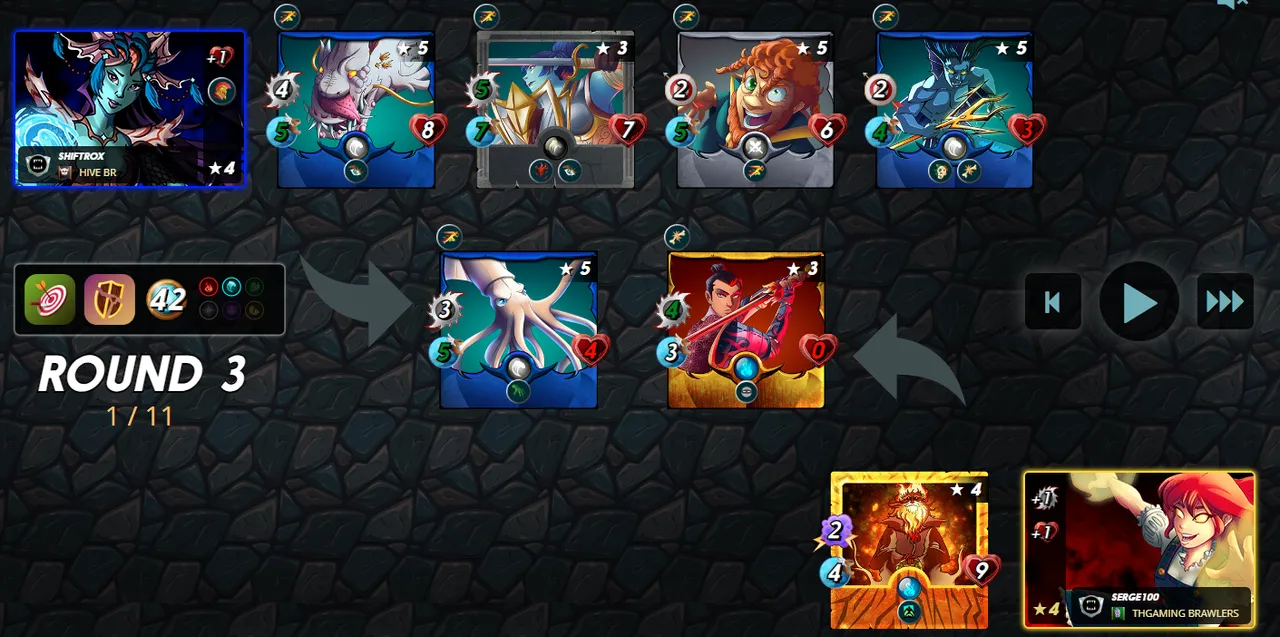
Task: Inspect the golden armored knight card
Action: coord(555,108)
